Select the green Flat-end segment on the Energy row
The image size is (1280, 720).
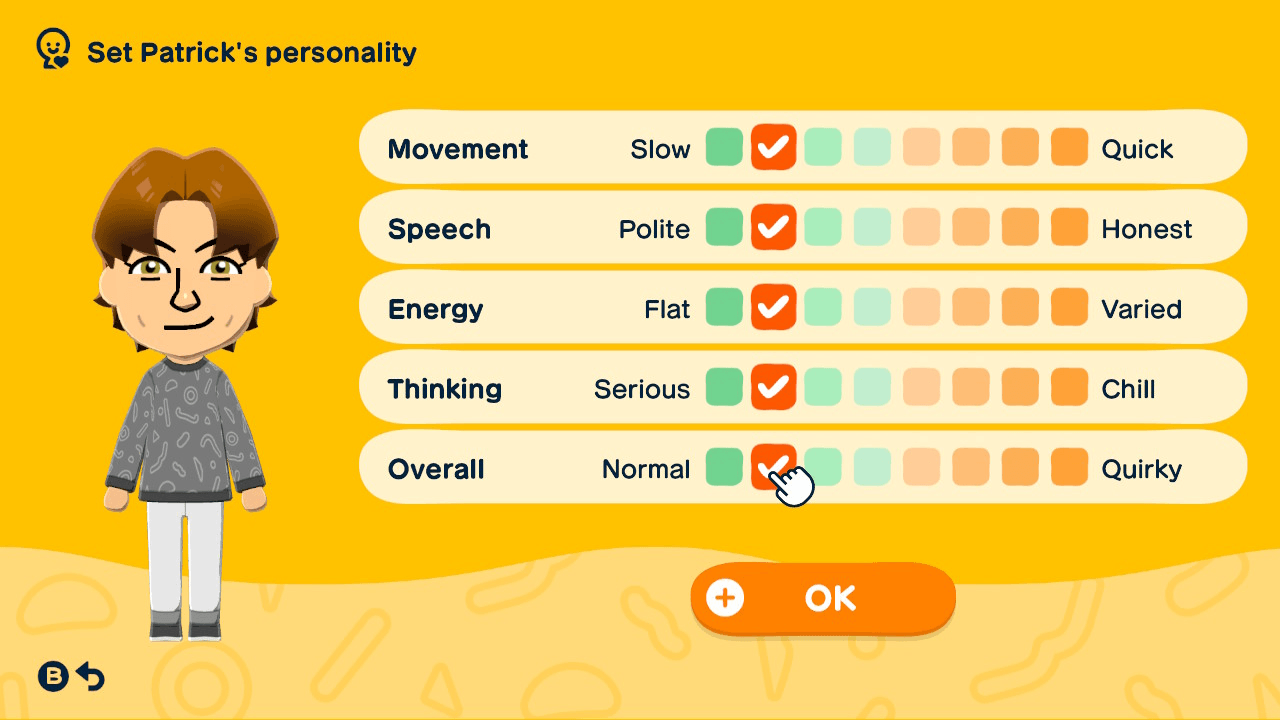(x=724, y=308)
